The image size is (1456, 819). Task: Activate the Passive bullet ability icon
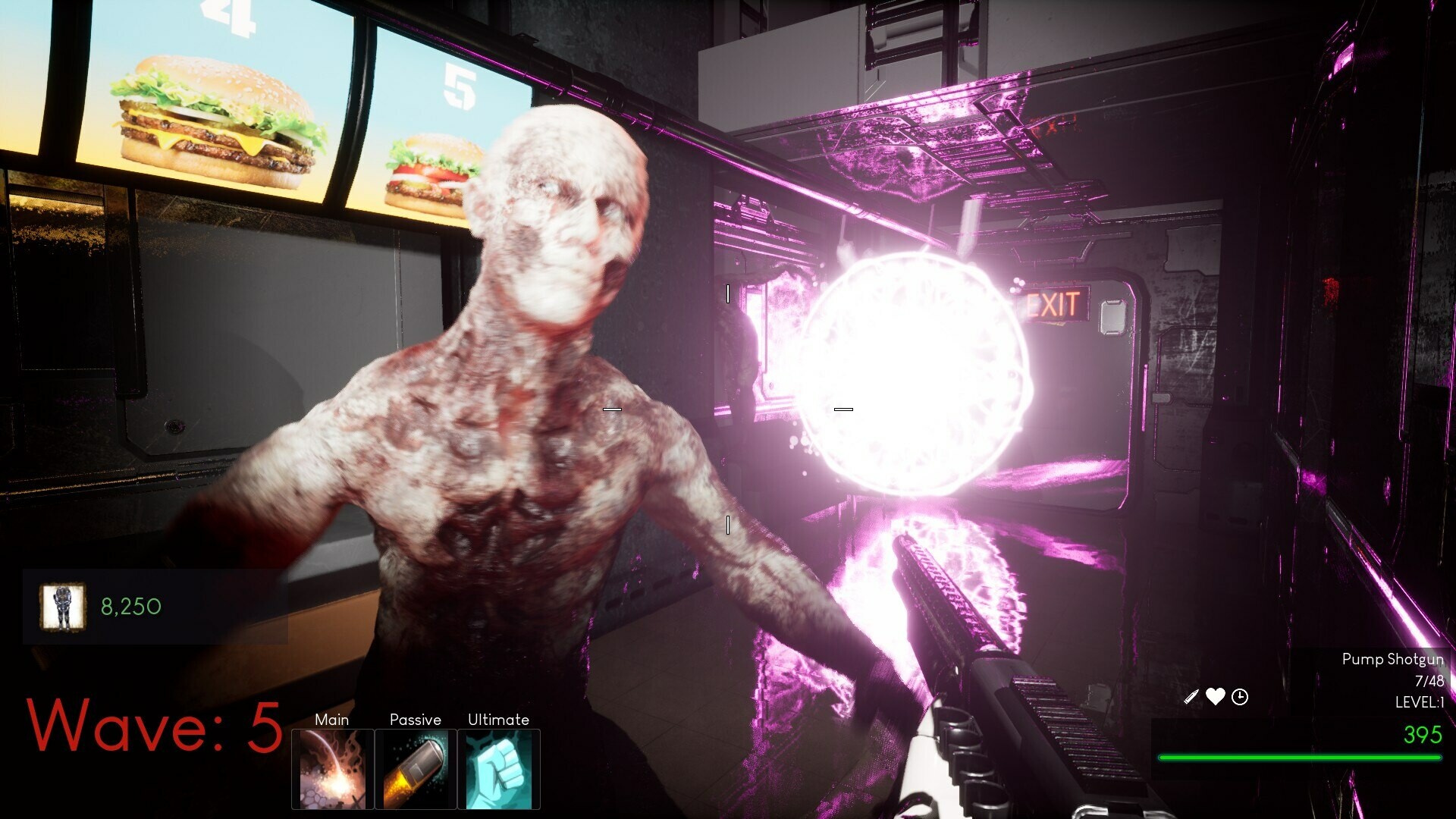pyautogui.click(x=416, y=770)
